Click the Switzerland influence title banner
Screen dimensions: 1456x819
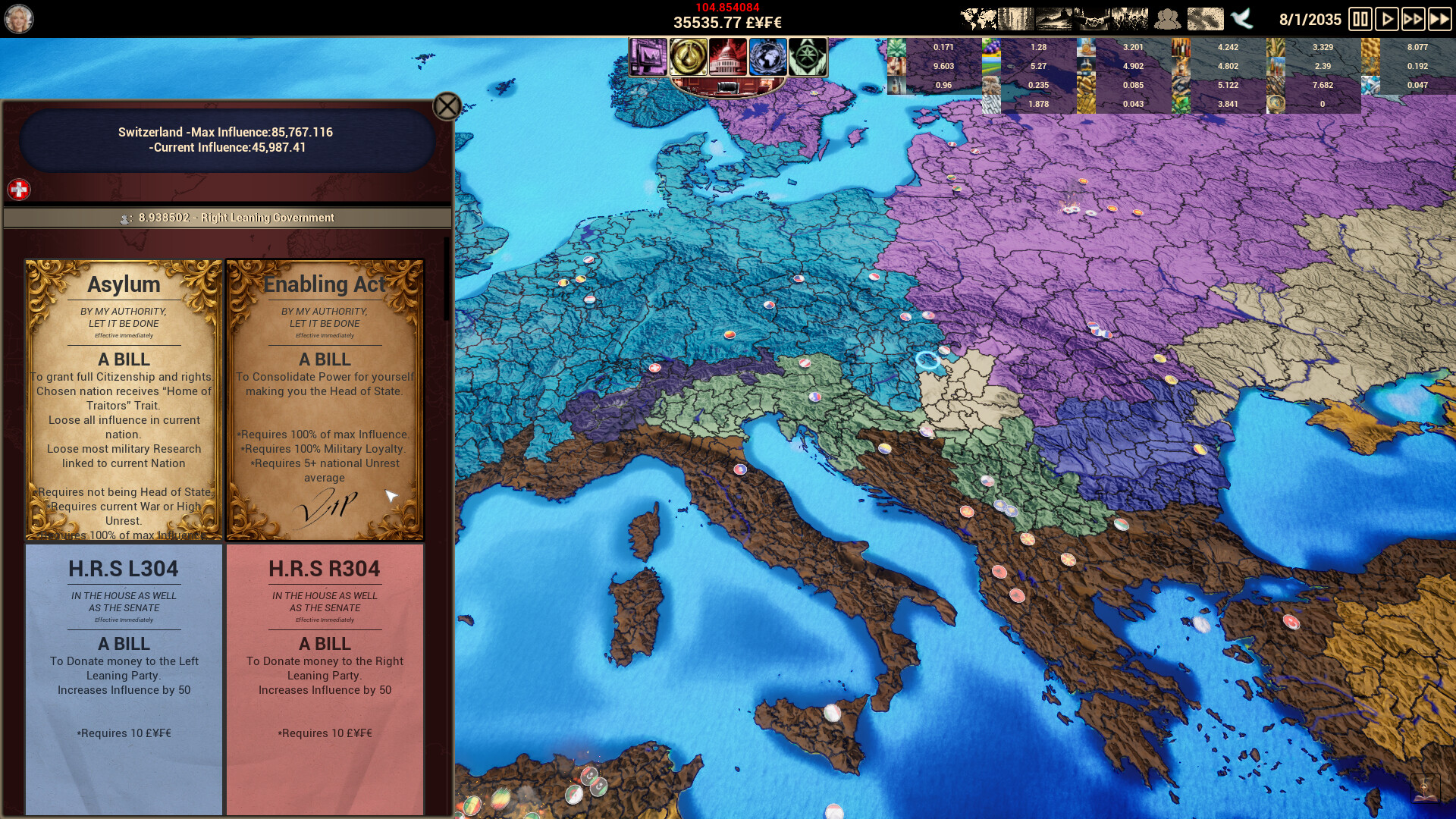(225, 140)
